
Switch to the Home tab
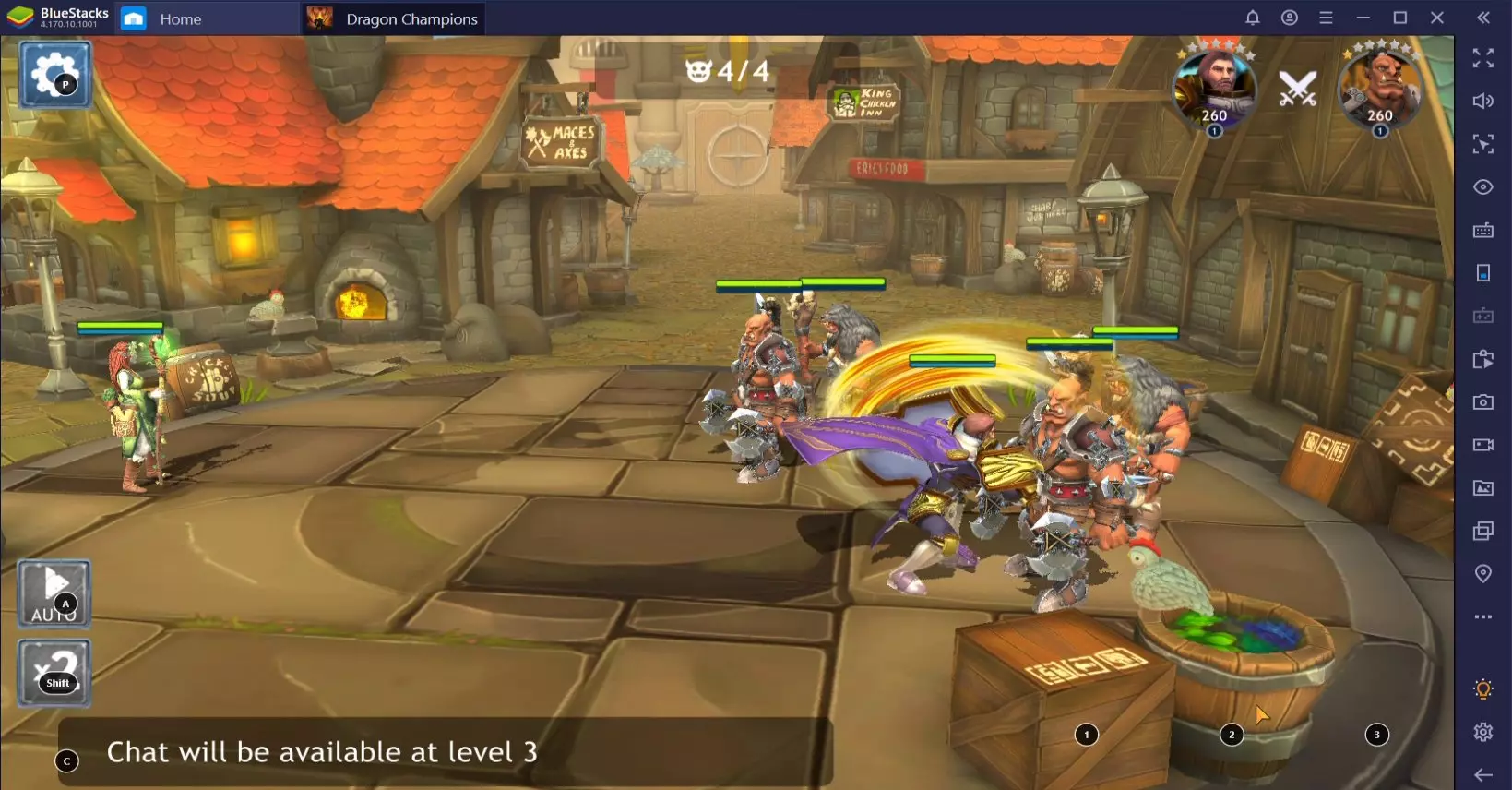coord(180,18)
